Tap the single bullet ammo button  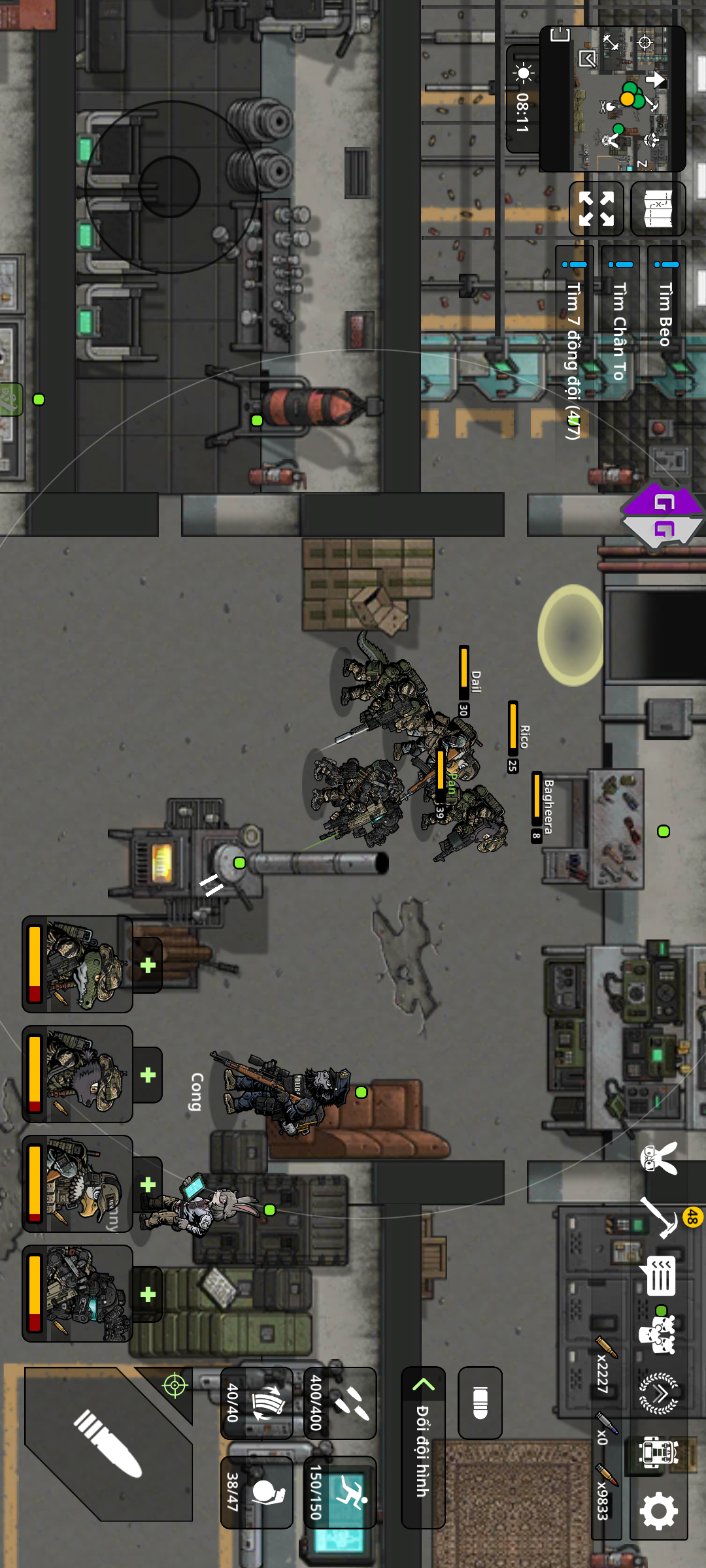point(480,1402)
